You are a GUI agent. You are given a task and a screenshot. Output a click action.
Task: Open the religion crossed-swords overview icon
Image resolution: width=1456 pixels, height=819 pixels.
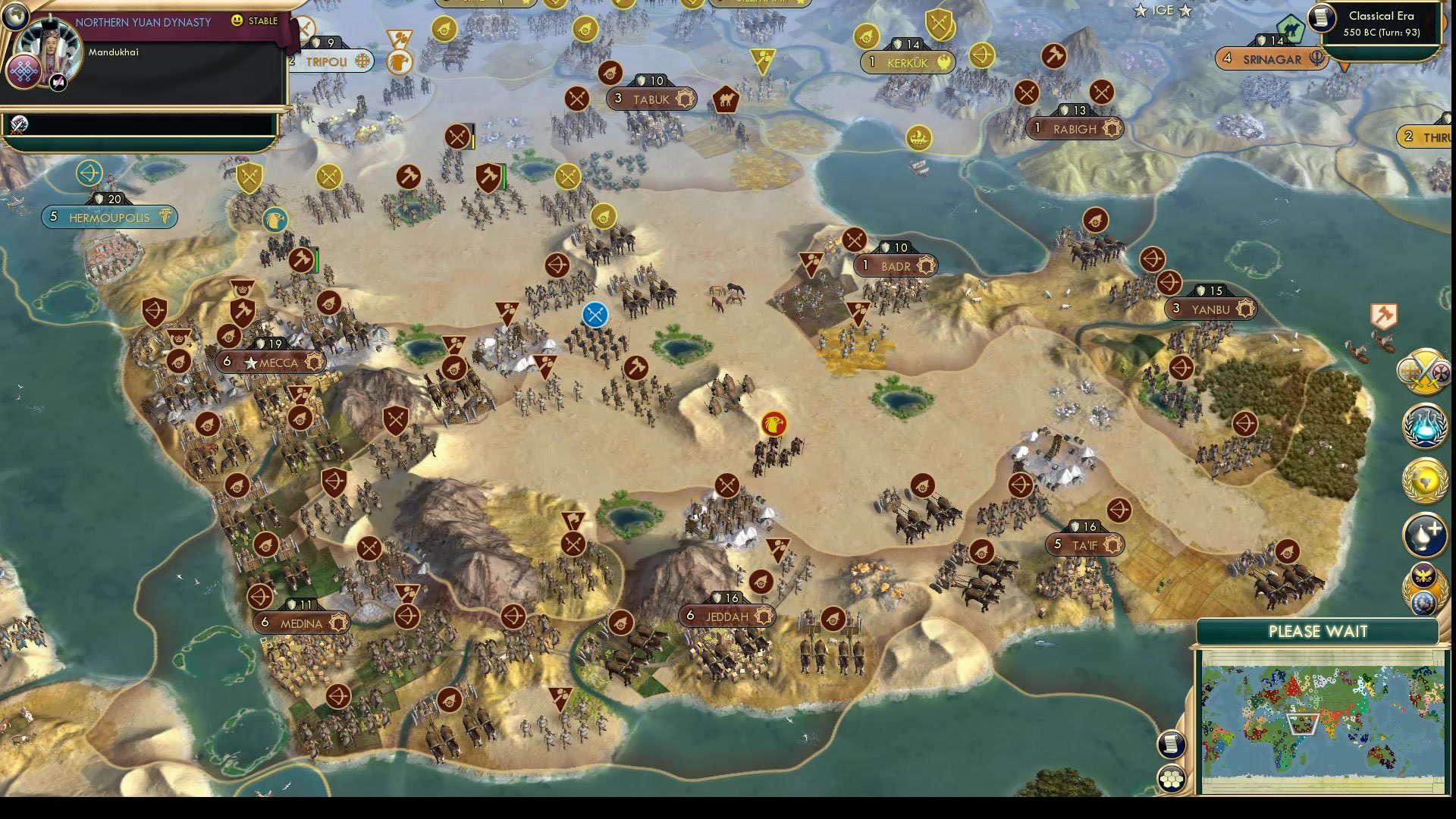pyautogui.click(x=1424, y=373)
